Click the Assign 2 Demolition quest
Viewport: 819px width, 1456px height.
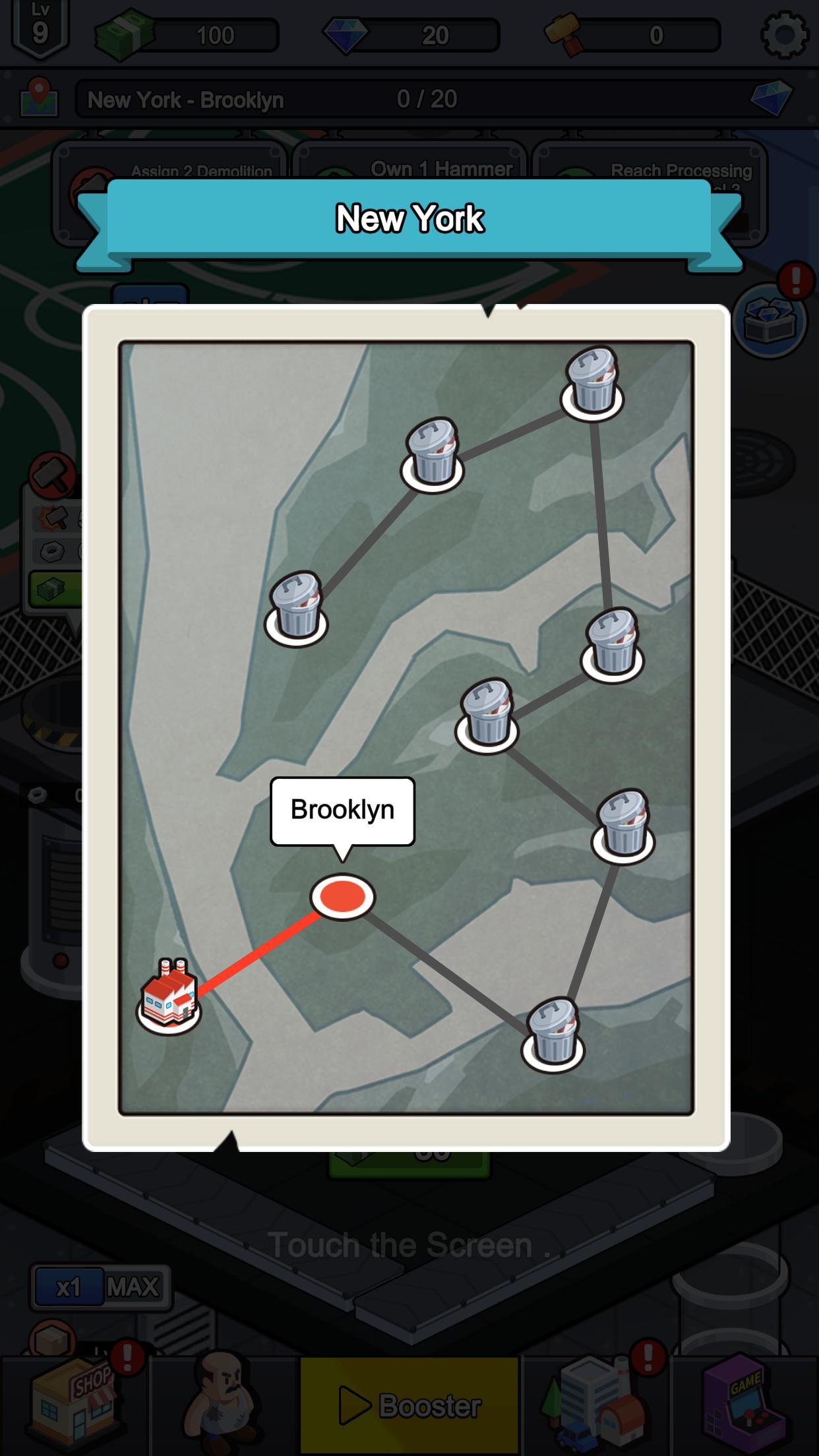170,170
